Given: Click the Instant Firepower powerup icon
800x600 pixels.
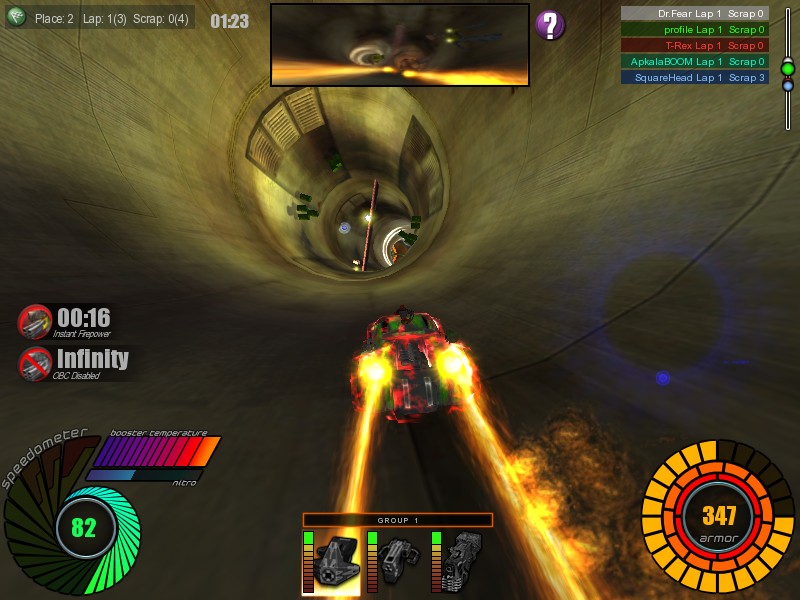Looking at the screenshot, I should 35,321.
